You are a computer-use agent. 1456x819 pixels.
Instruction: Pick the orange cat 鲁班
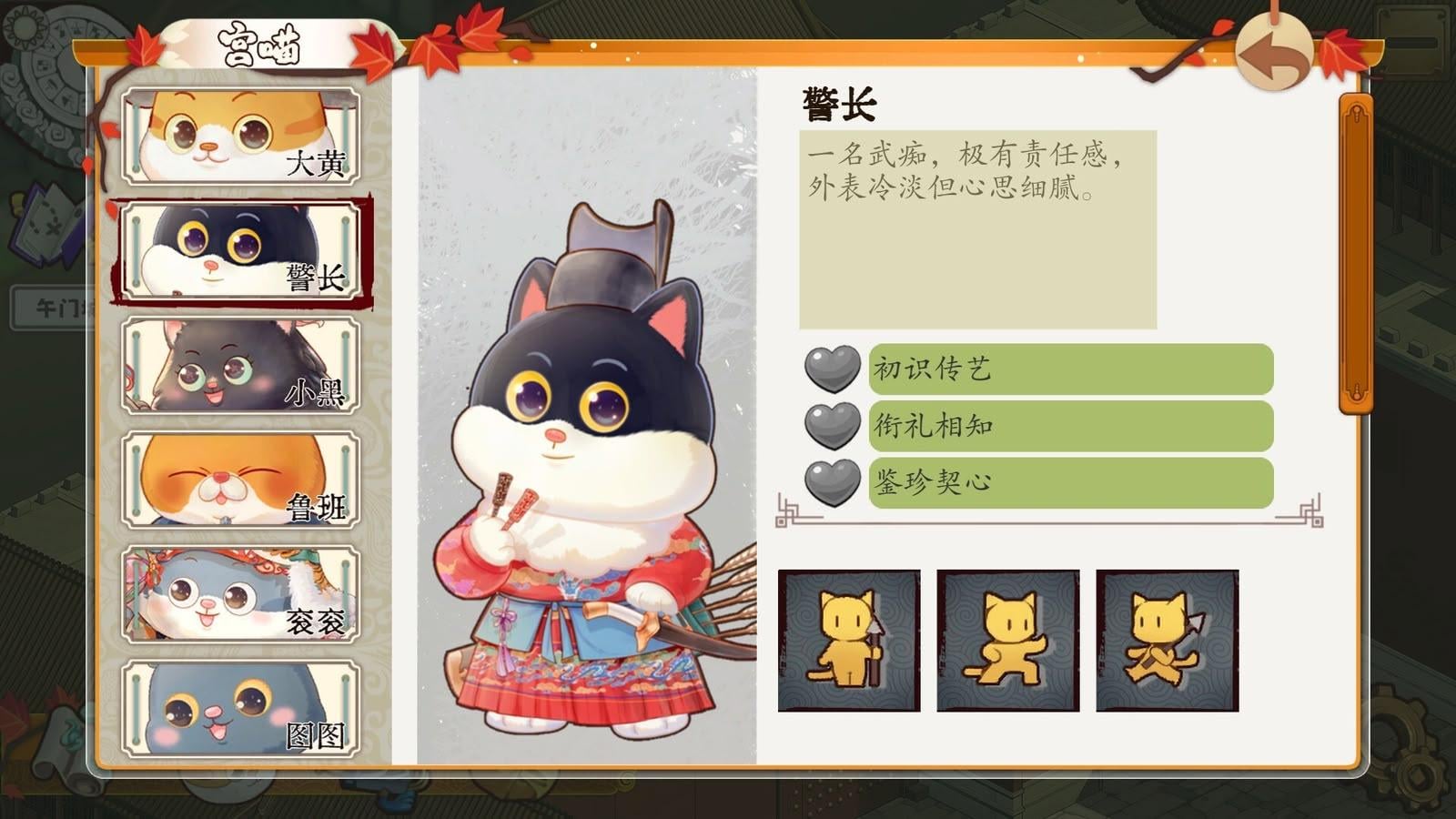pos(241,480)
